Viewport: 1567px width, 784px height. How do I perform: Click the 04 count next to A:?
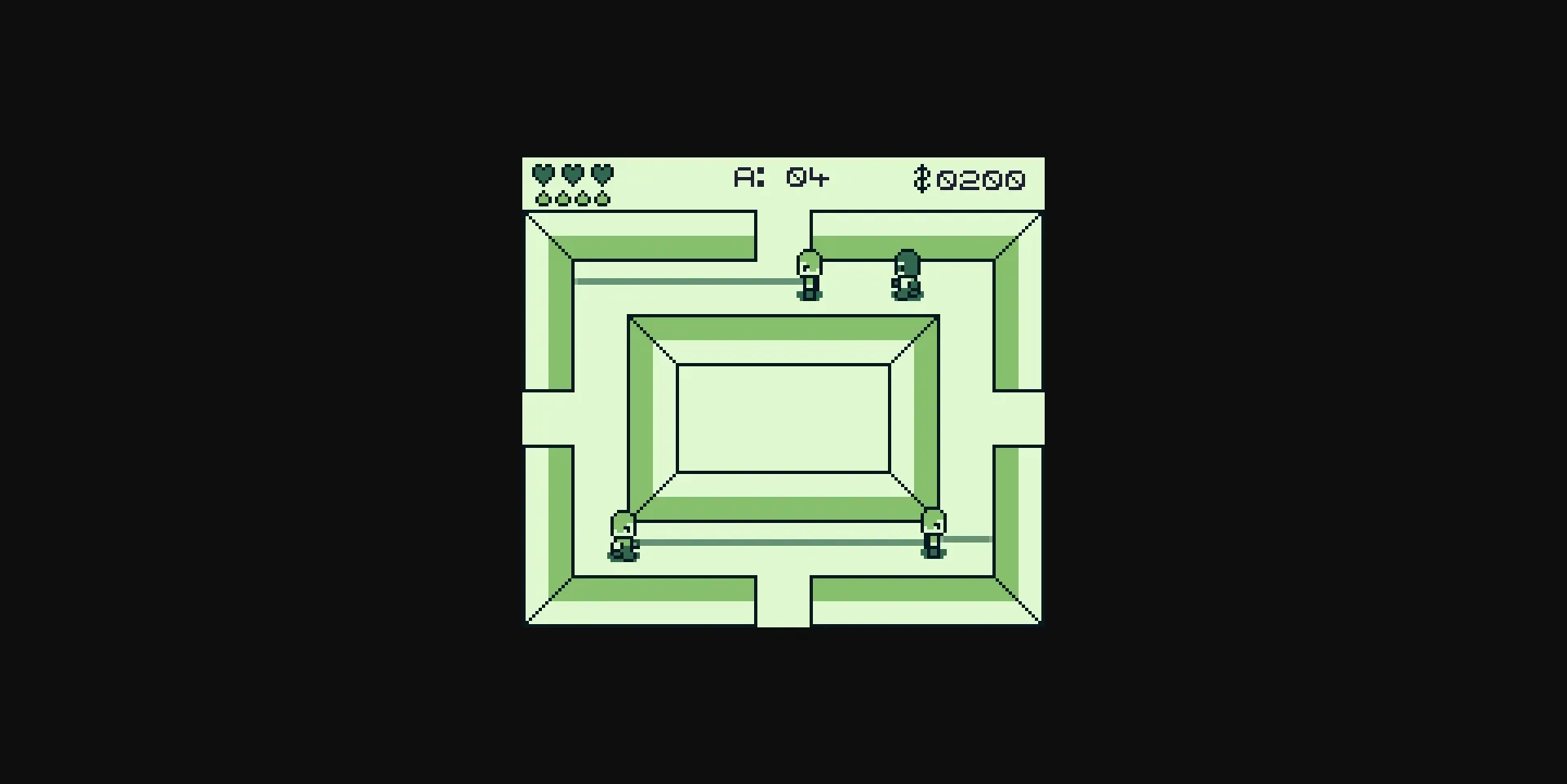(x=808, y=176)
